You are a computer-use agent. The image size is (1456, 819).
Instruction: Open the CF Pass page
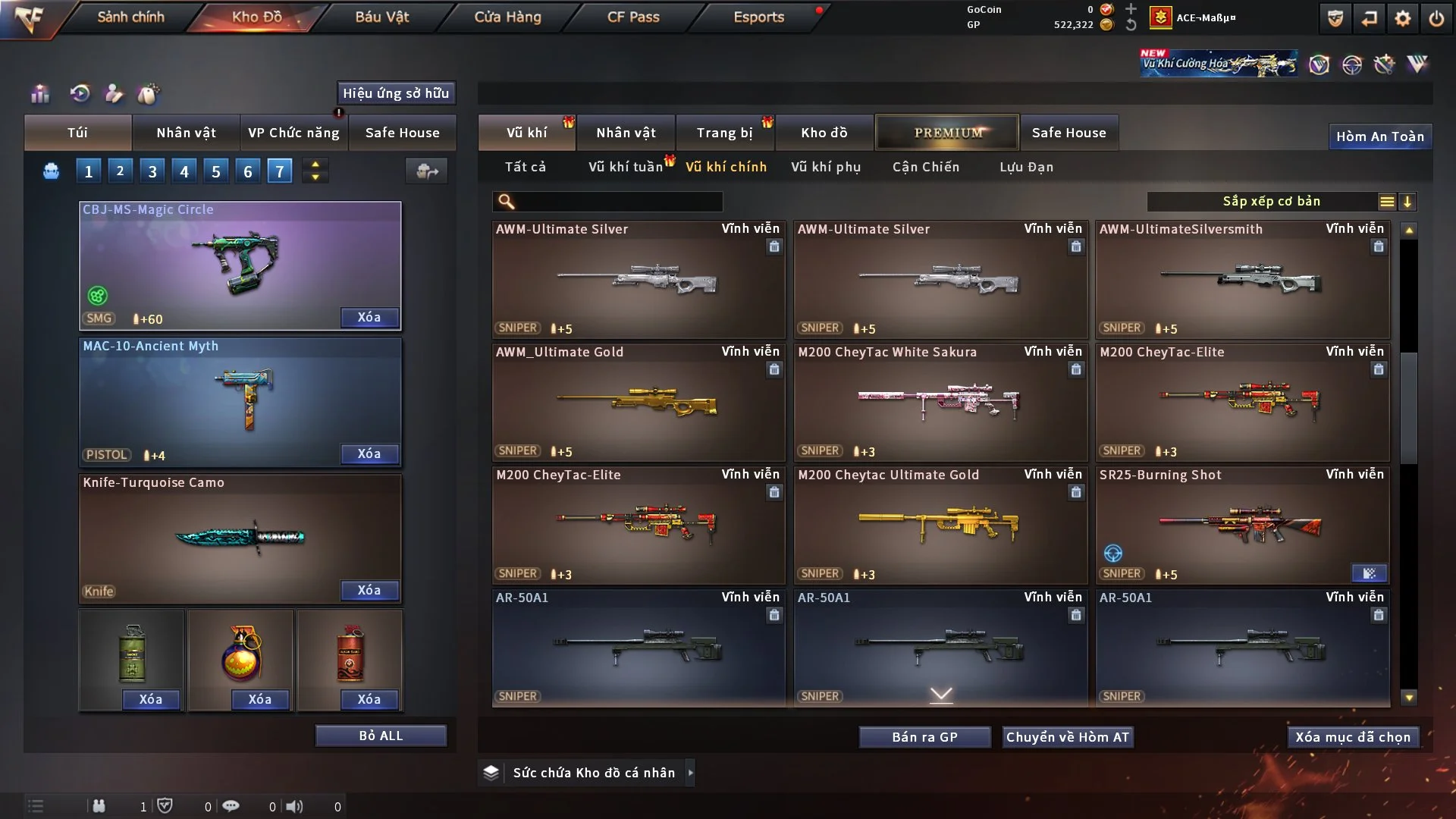(633, 17)
